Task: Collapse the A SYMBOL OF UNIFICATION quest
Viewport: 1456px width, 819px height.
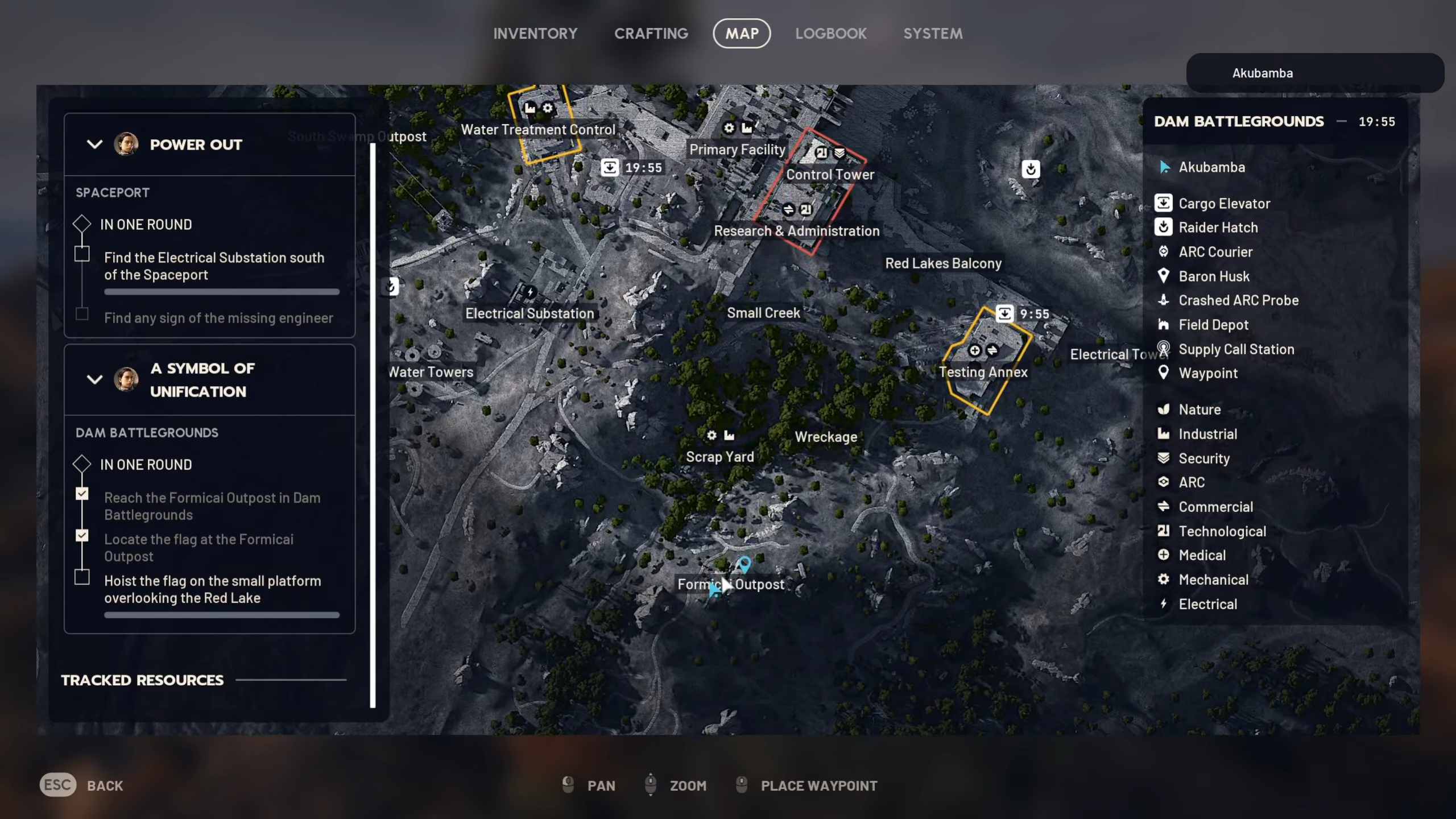Action: [x=94, y=380]
